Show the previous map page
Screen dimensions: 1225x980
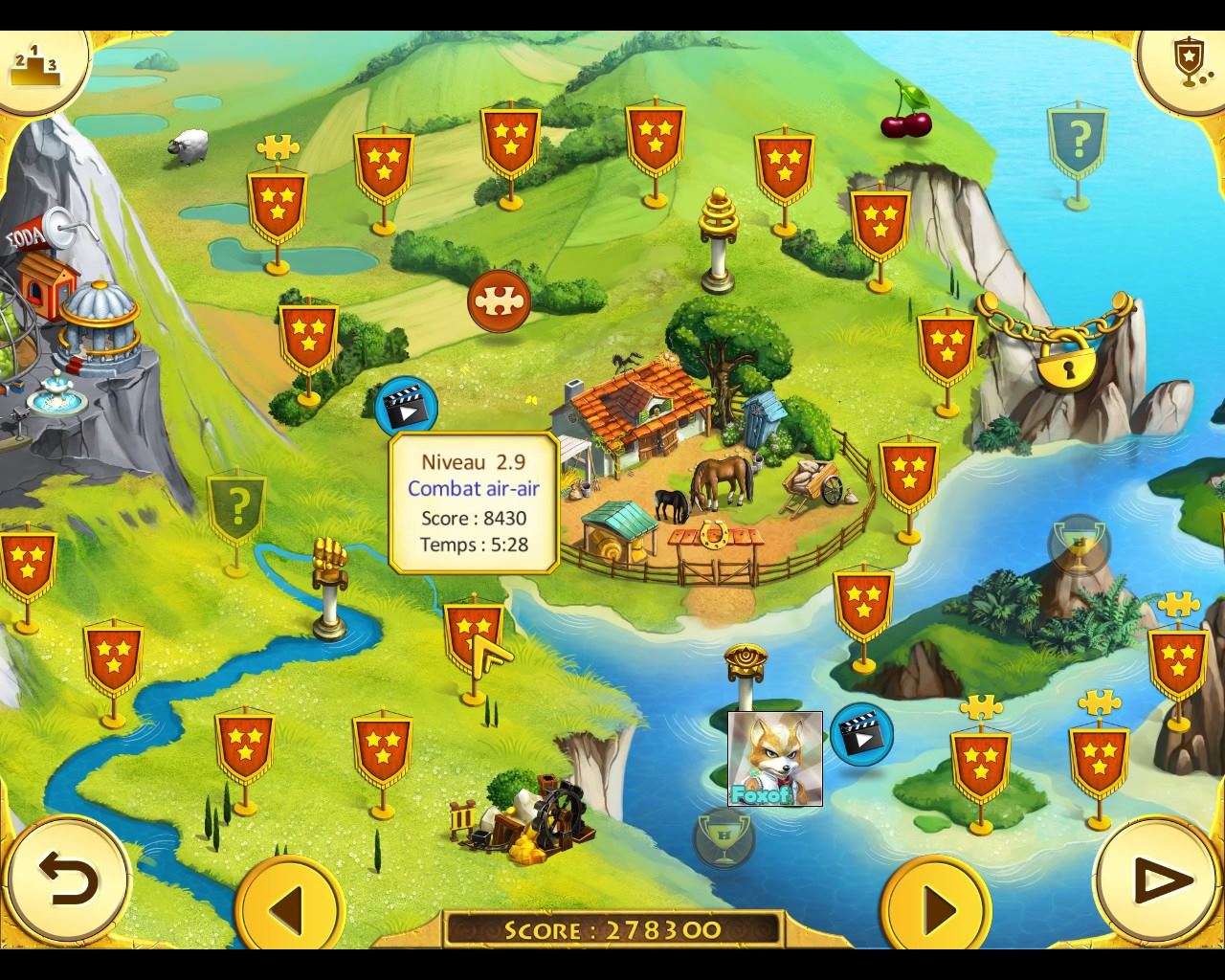pos(288,904)
